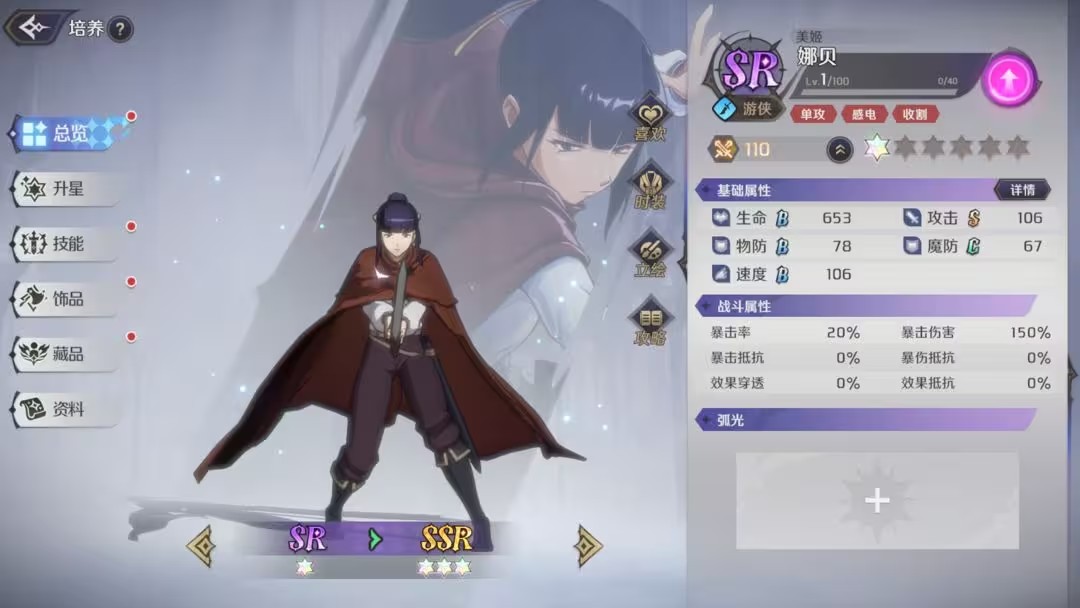
Task: Tap the 感电 trait tag
Action: coord(864,114)
